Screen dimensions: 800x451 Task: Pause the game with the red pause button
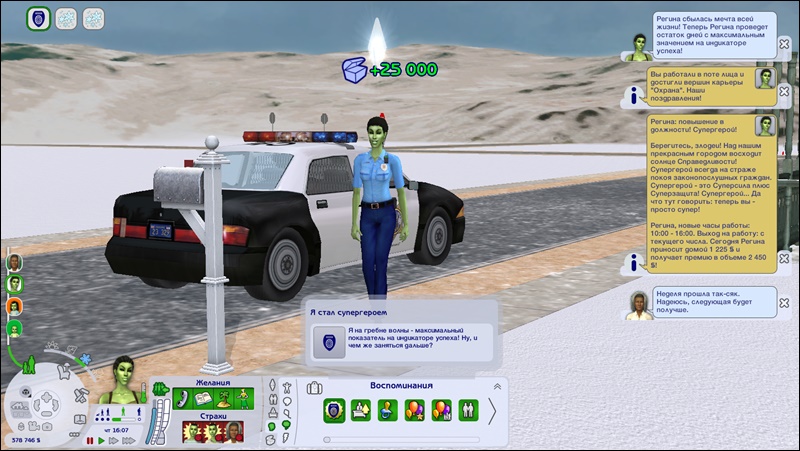(x=90, y=440)
